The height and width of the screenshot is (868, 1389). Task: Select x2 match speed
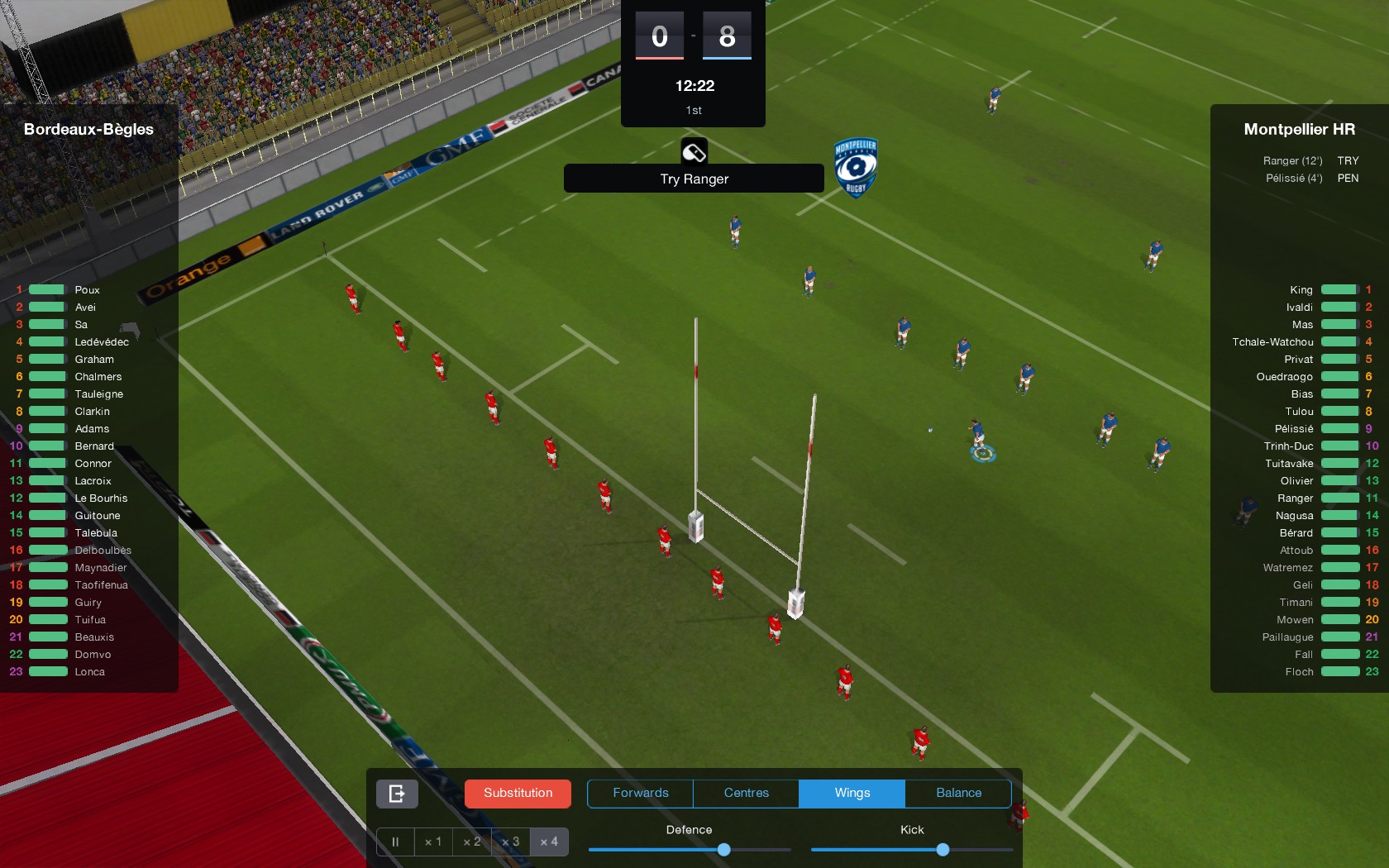coord(472,842)
